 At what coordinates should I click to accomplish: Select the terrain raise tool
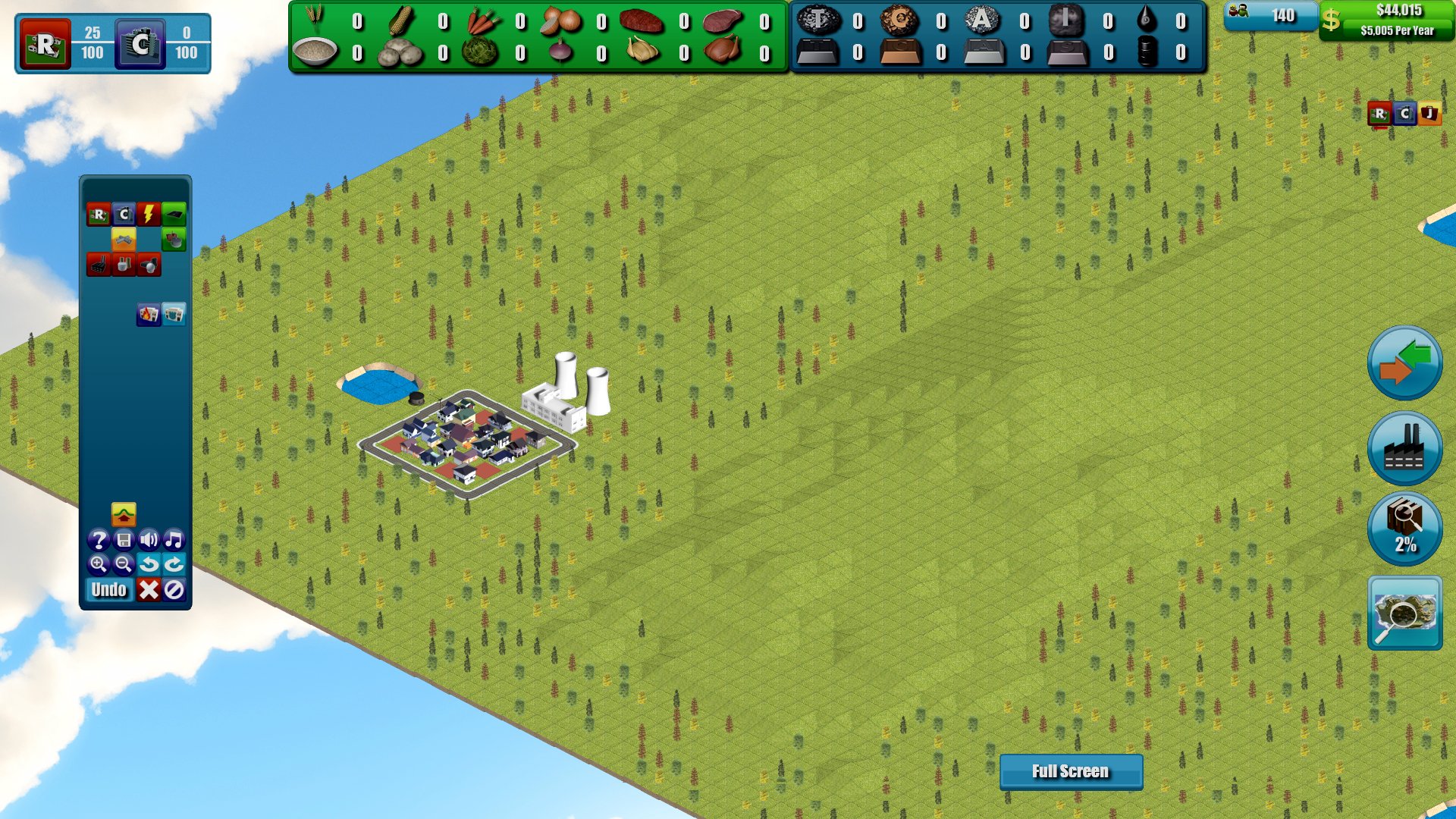click(x=124, y=514)
